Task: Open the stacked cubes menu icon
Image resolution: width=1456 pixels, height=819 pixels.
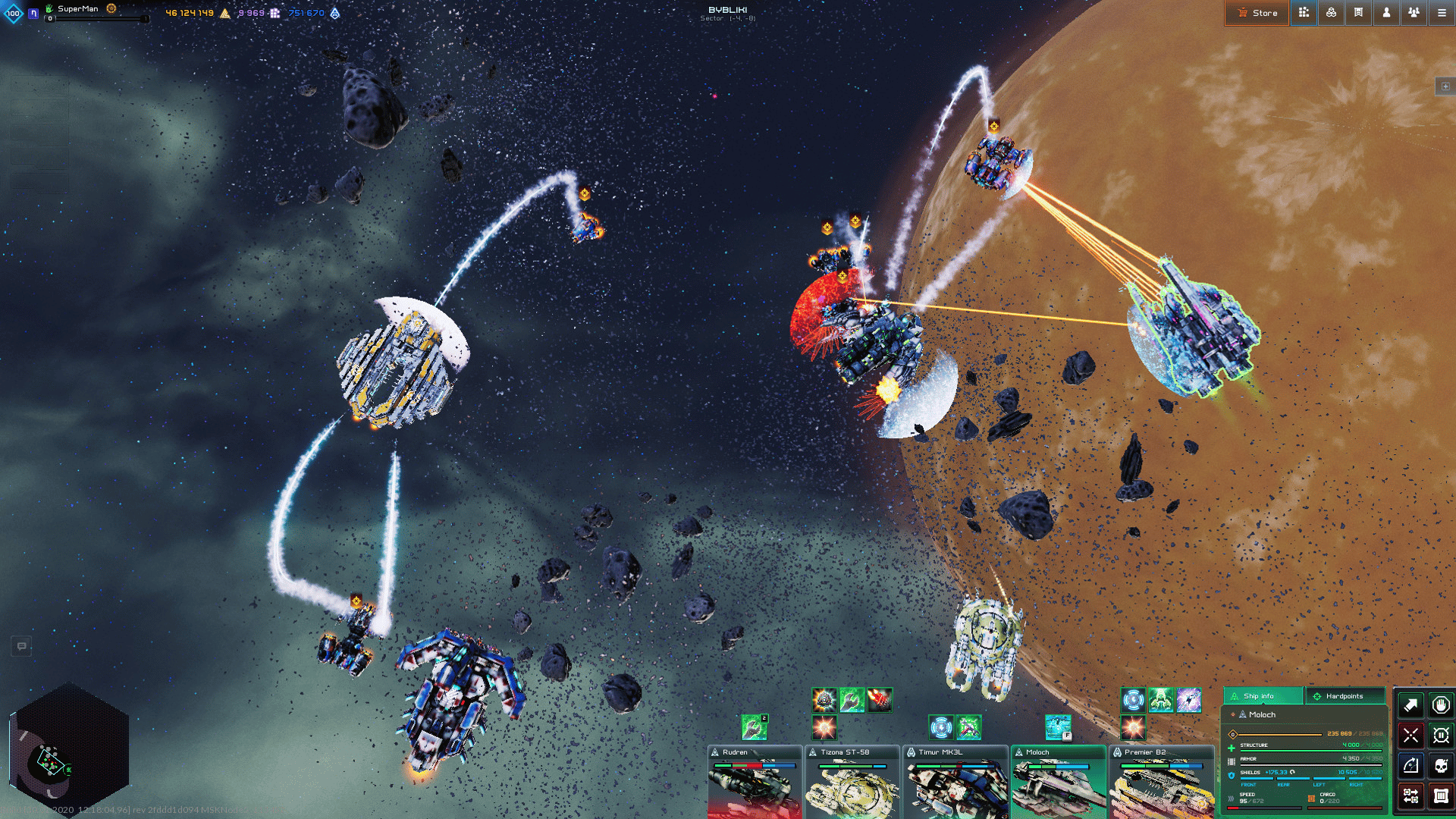Action: coord(1331,13)
